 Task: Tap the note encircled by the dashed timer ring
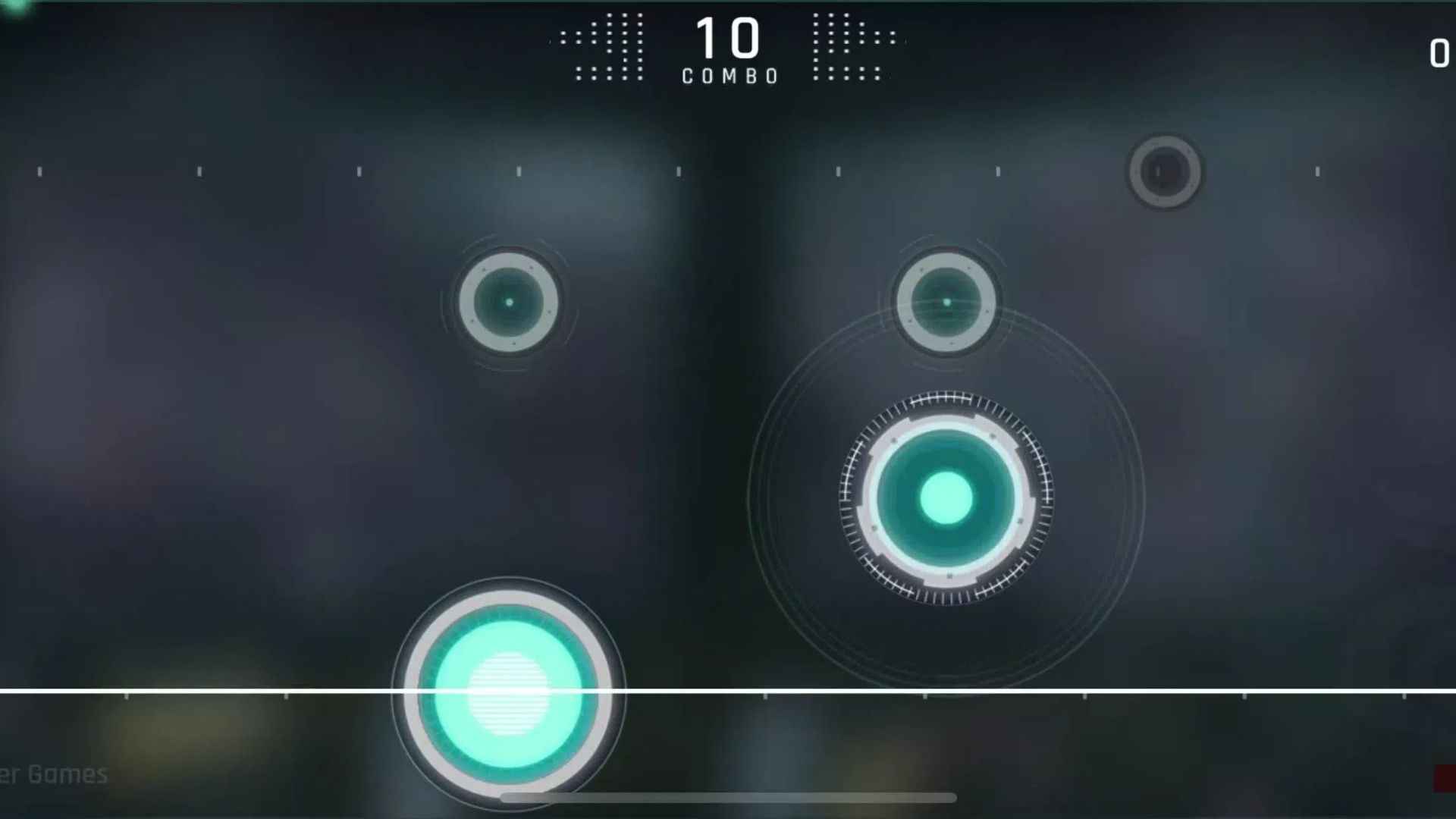click(944, 497)
